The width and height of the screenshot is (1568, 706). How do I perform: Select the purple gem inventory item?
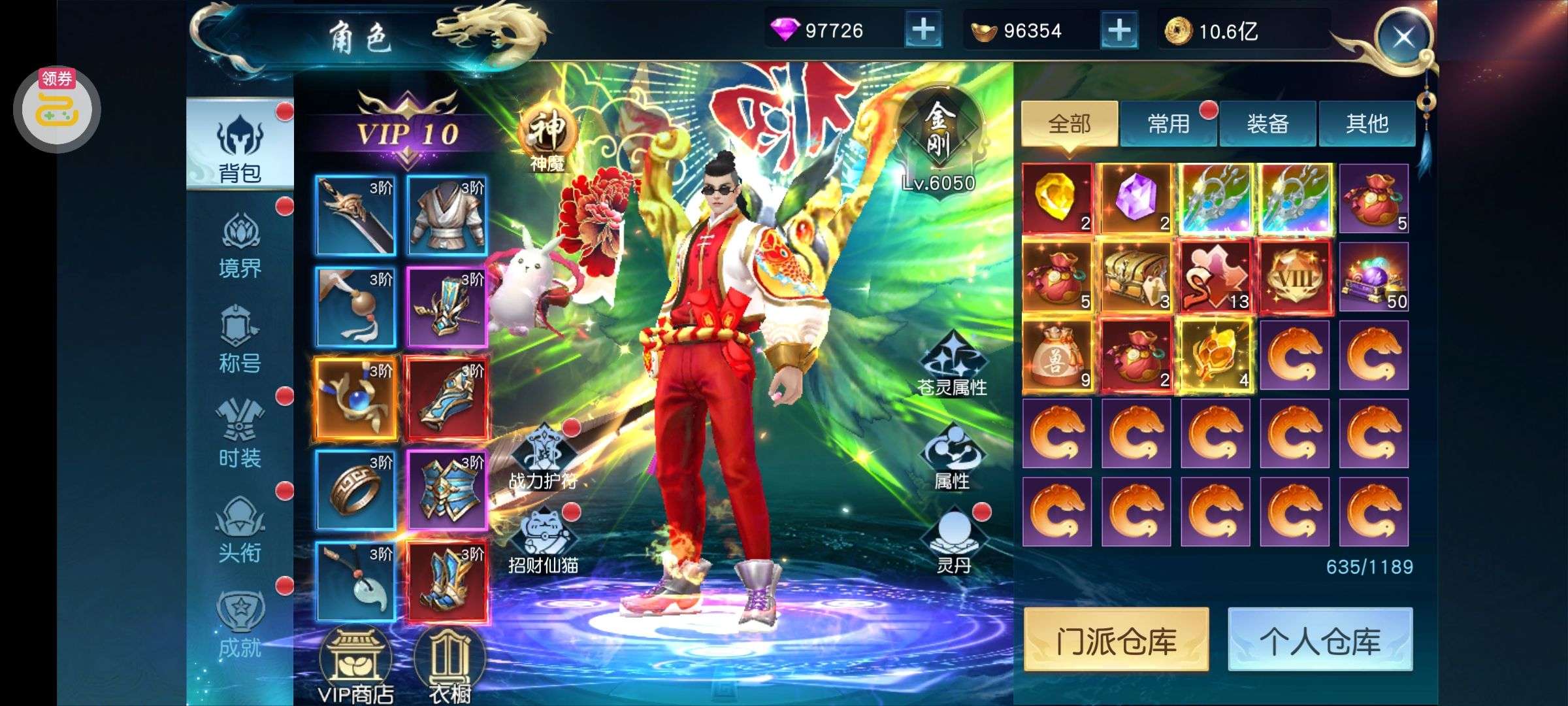pyautogui.click(x=1136, y=199)
